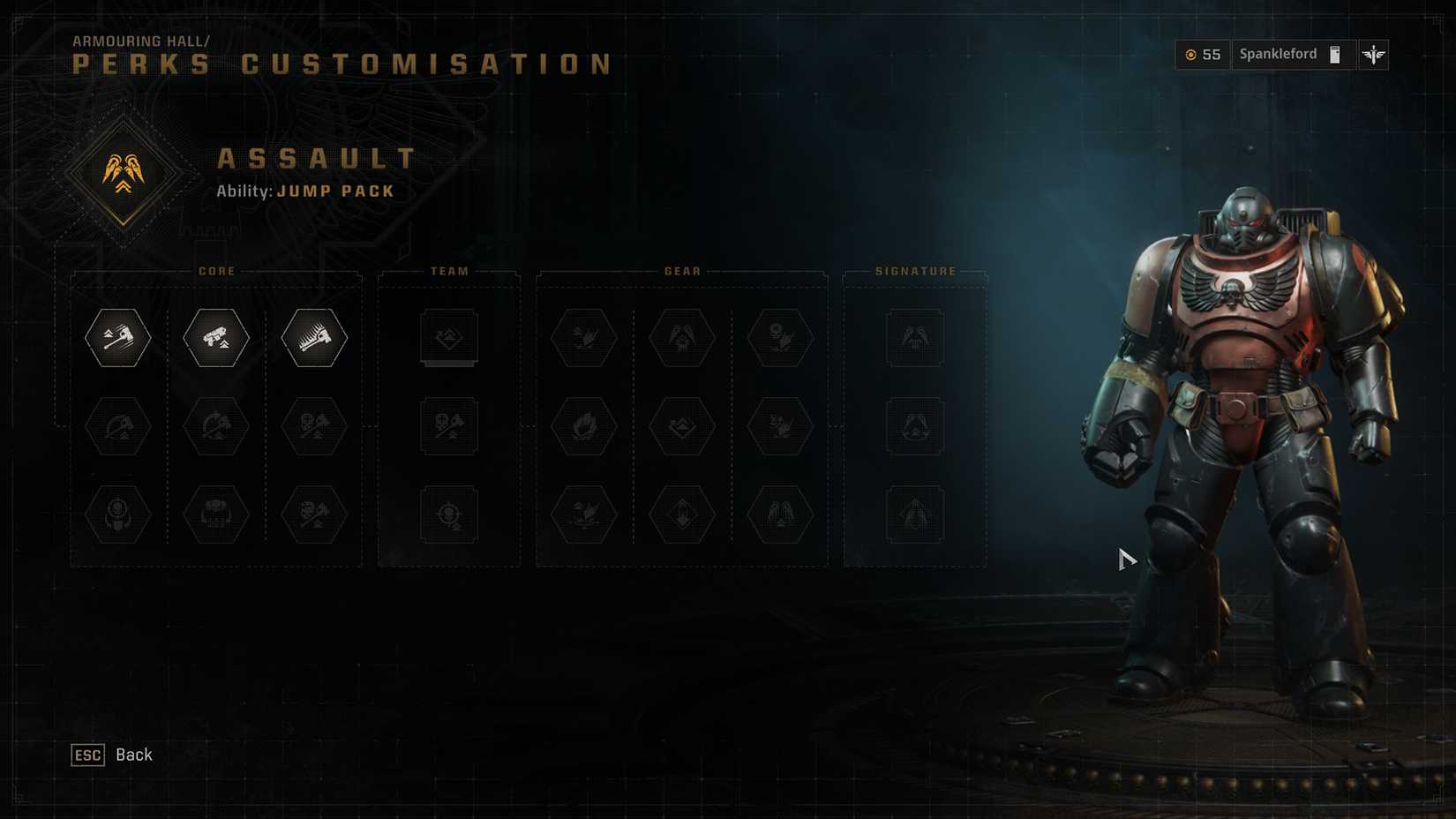The height and width of the screenshot is (819, 1456).
Task: Select the speeding hammer Core perk
Action: coord(118,337)
